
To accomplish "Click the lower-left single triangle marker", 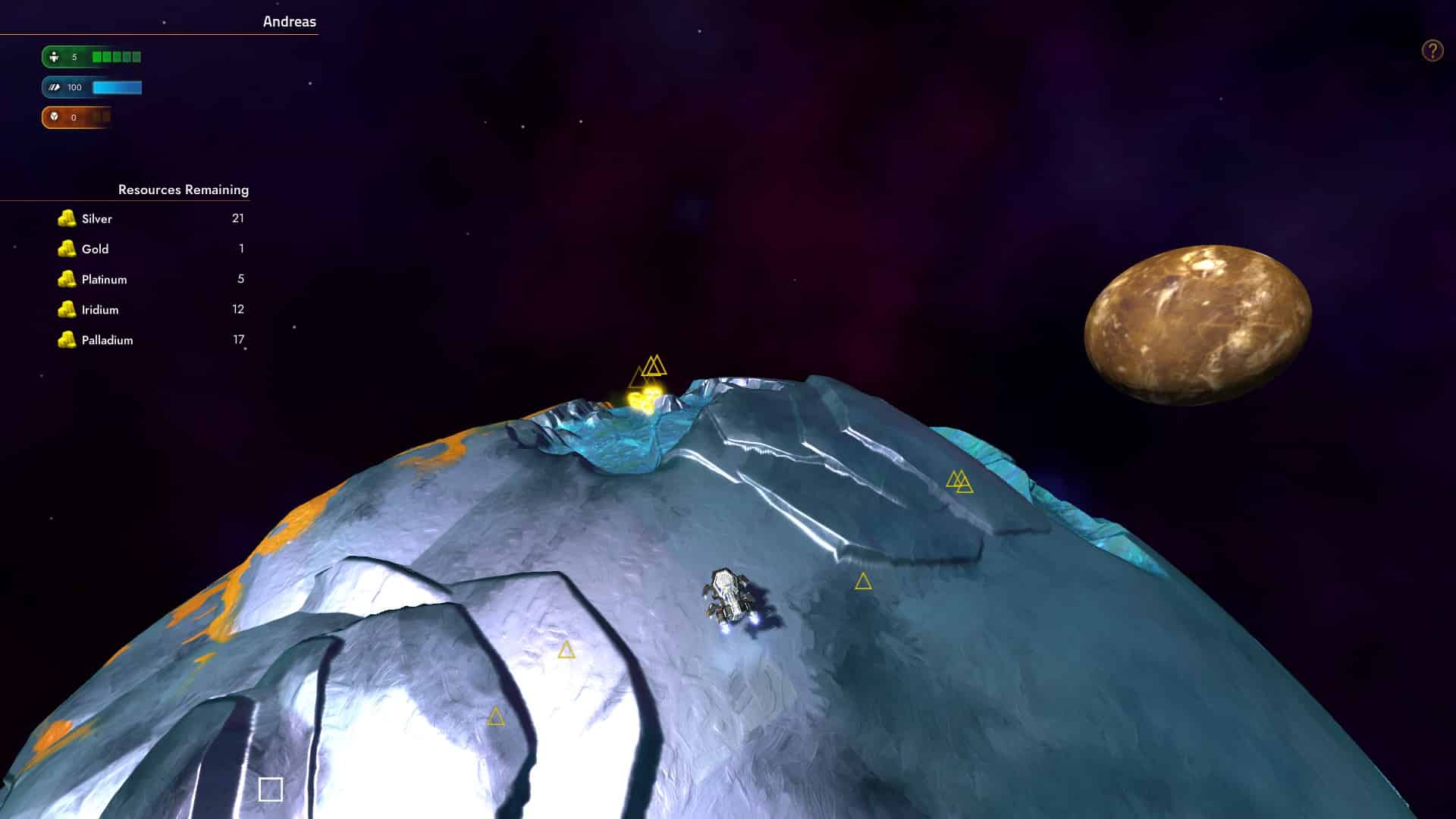I will click(496, 716).
